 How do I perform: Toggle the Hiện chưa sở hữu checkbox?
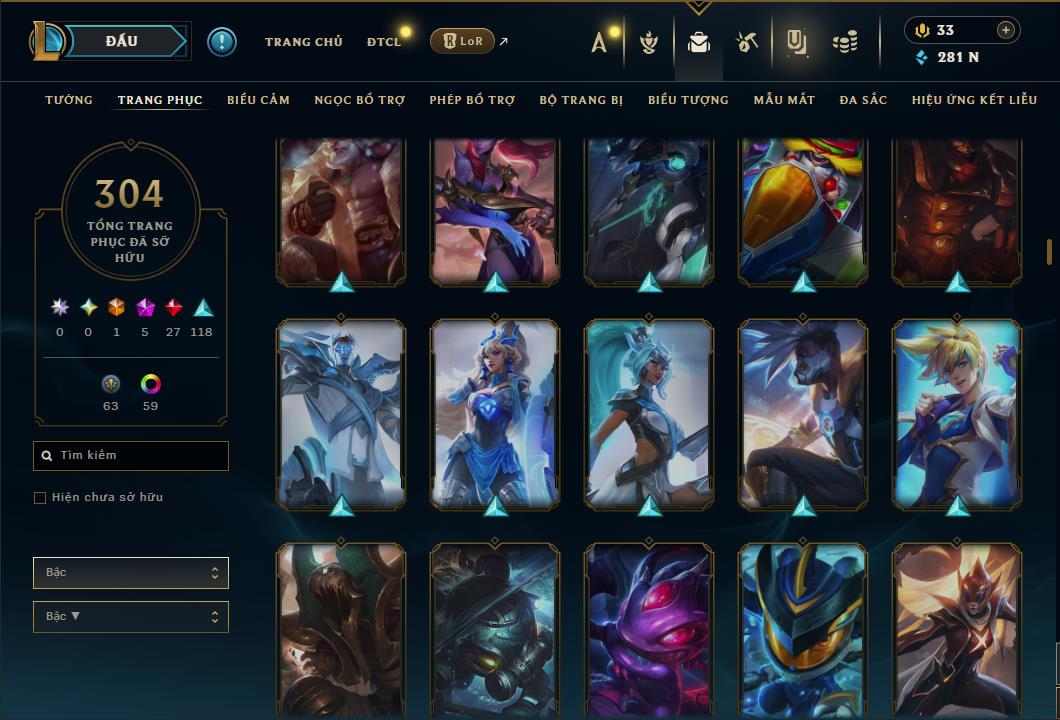tap(40, 498)
